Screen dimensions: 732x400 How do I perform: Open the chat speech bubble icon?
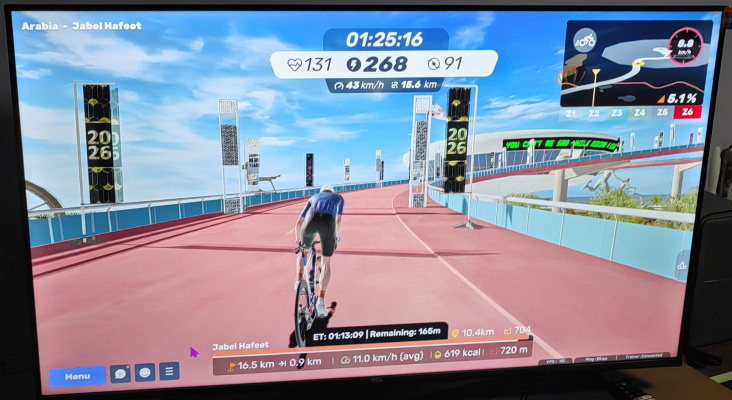click(120, 373)
